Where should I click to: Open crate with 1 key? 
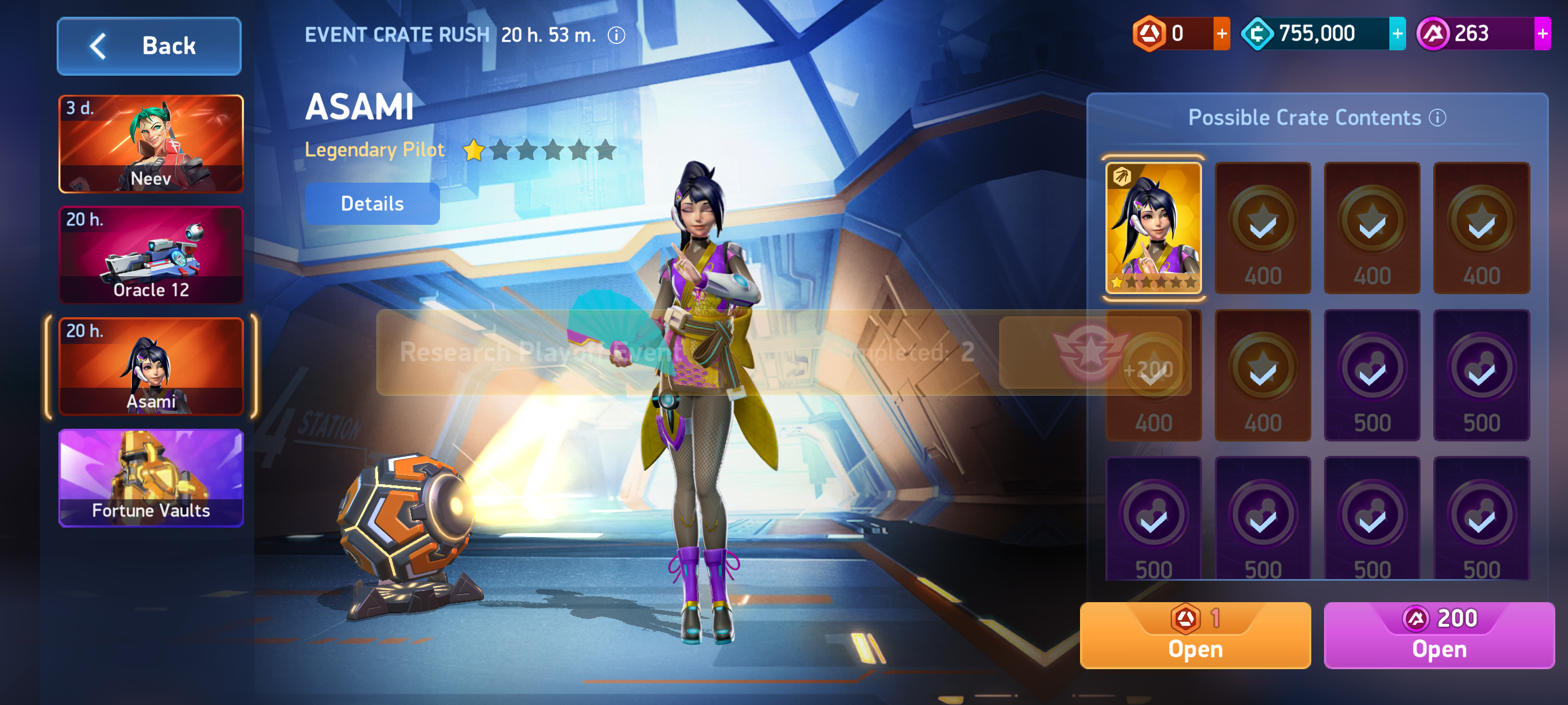pos(1195,635)
